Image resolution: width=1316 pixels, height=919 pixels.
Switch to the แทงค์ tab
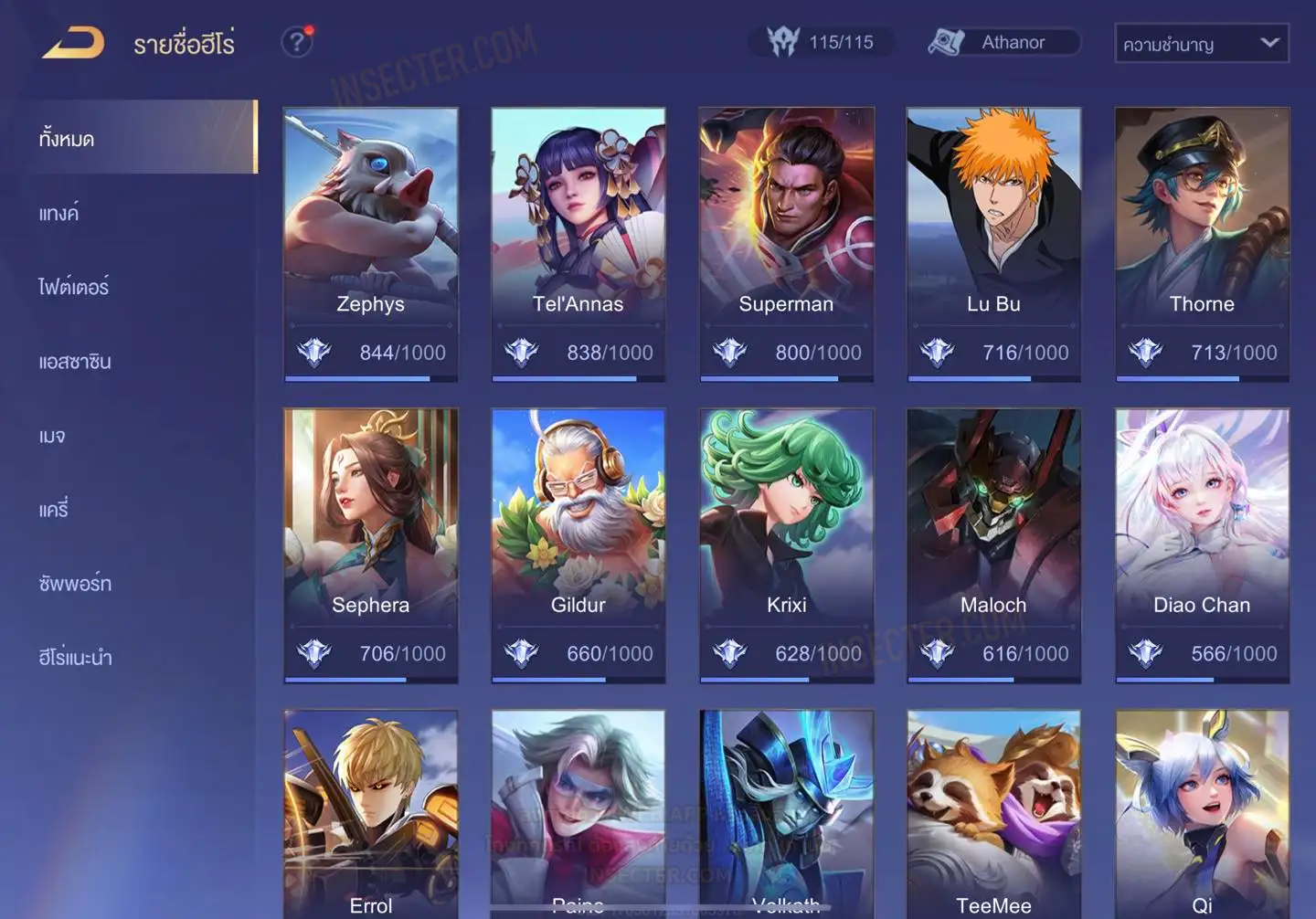pyautogui.click(x=59, y=214)
